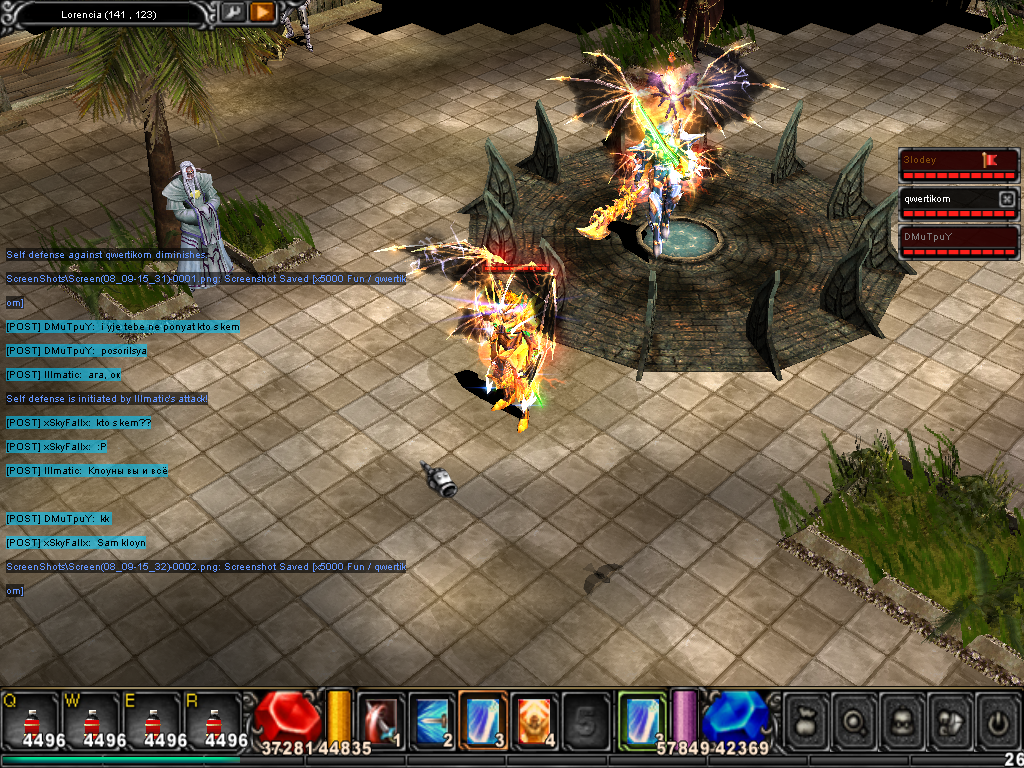The image size is (1024, 768).
Task: Select the sword slash skill in slot 1
Action: pyautogui.click(x=381, y=719)
